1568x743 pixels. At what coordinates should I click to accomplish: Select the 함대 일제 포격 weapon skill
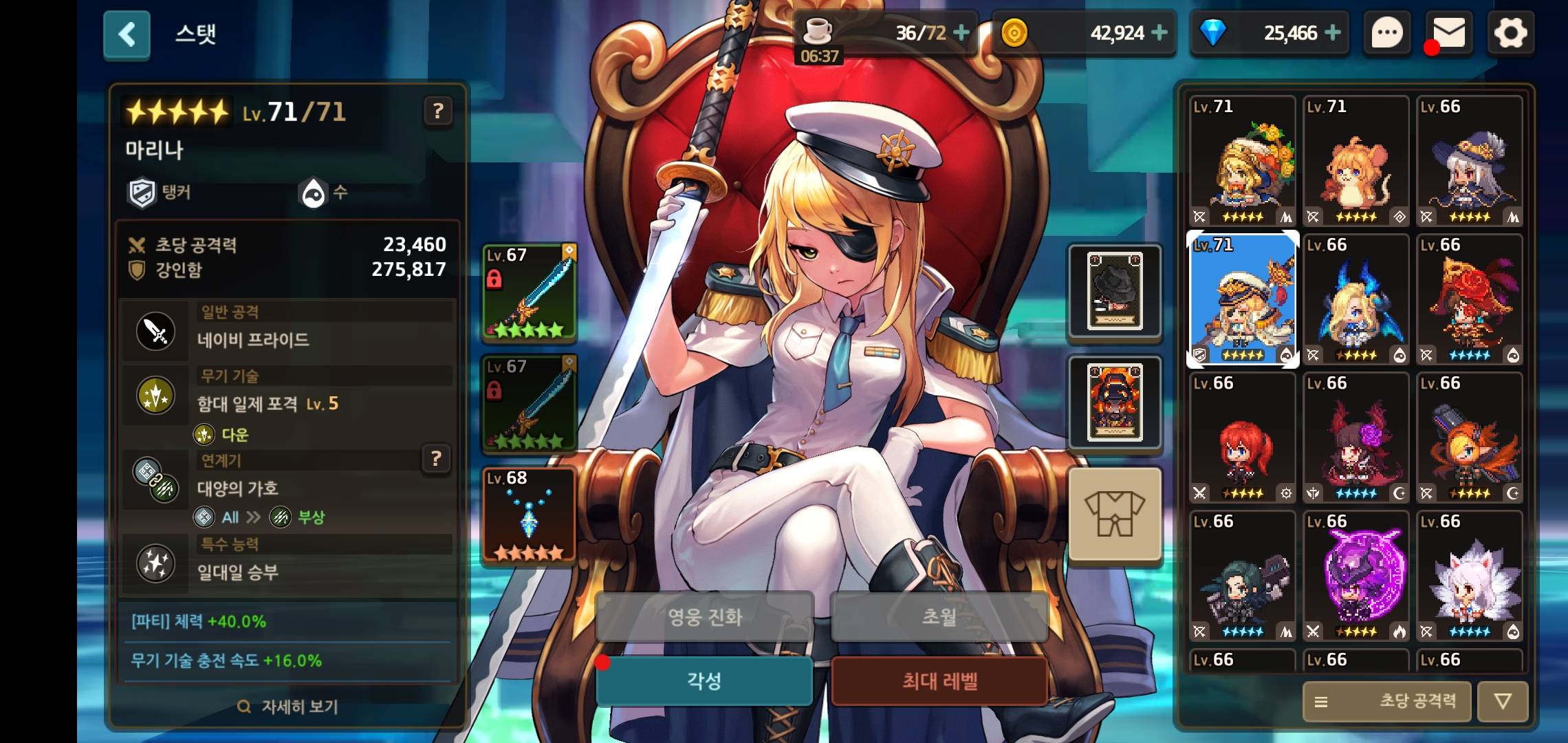tap(267, 404)
